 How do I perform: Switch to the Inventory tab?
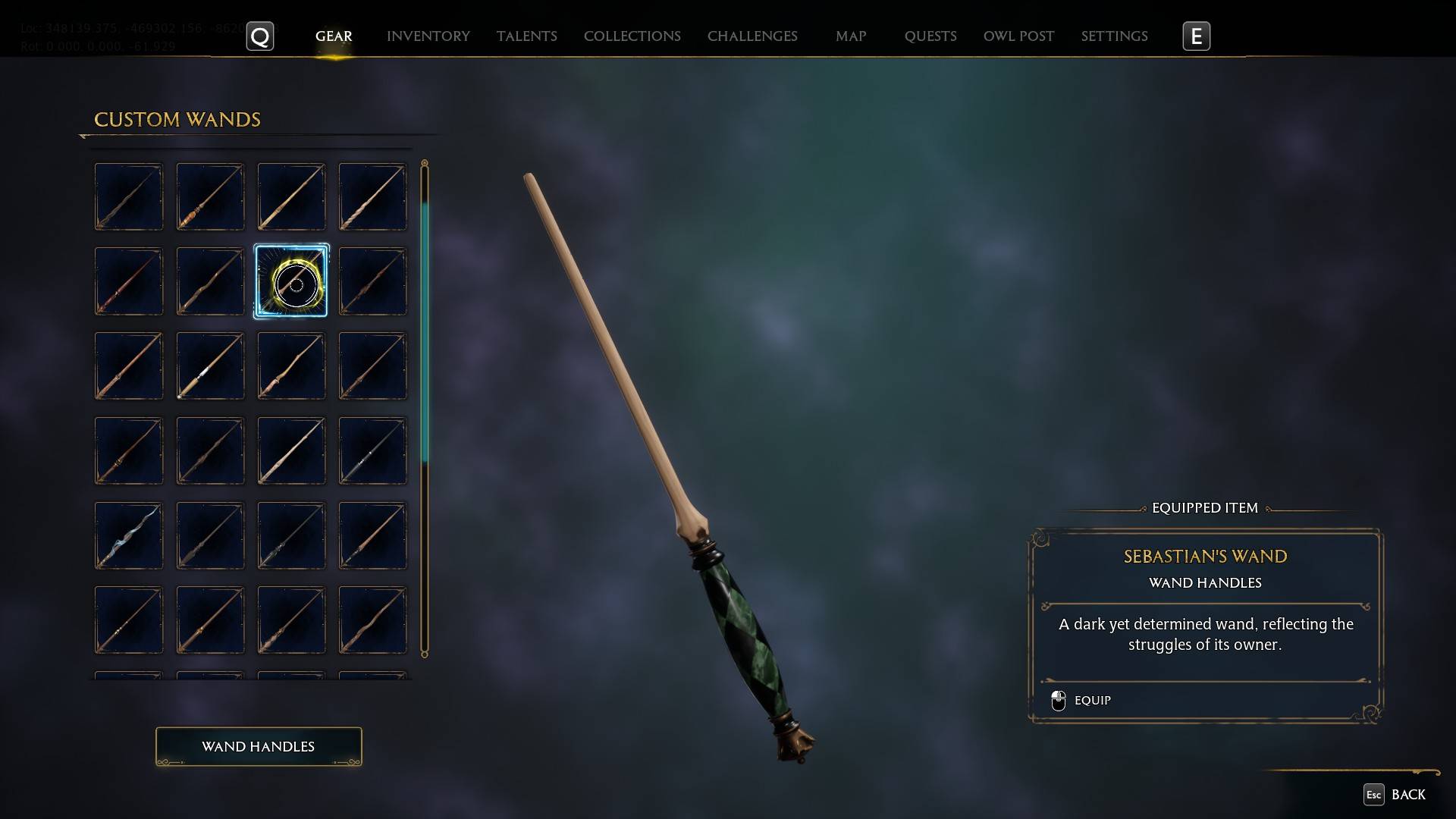[x=428, y=36]
